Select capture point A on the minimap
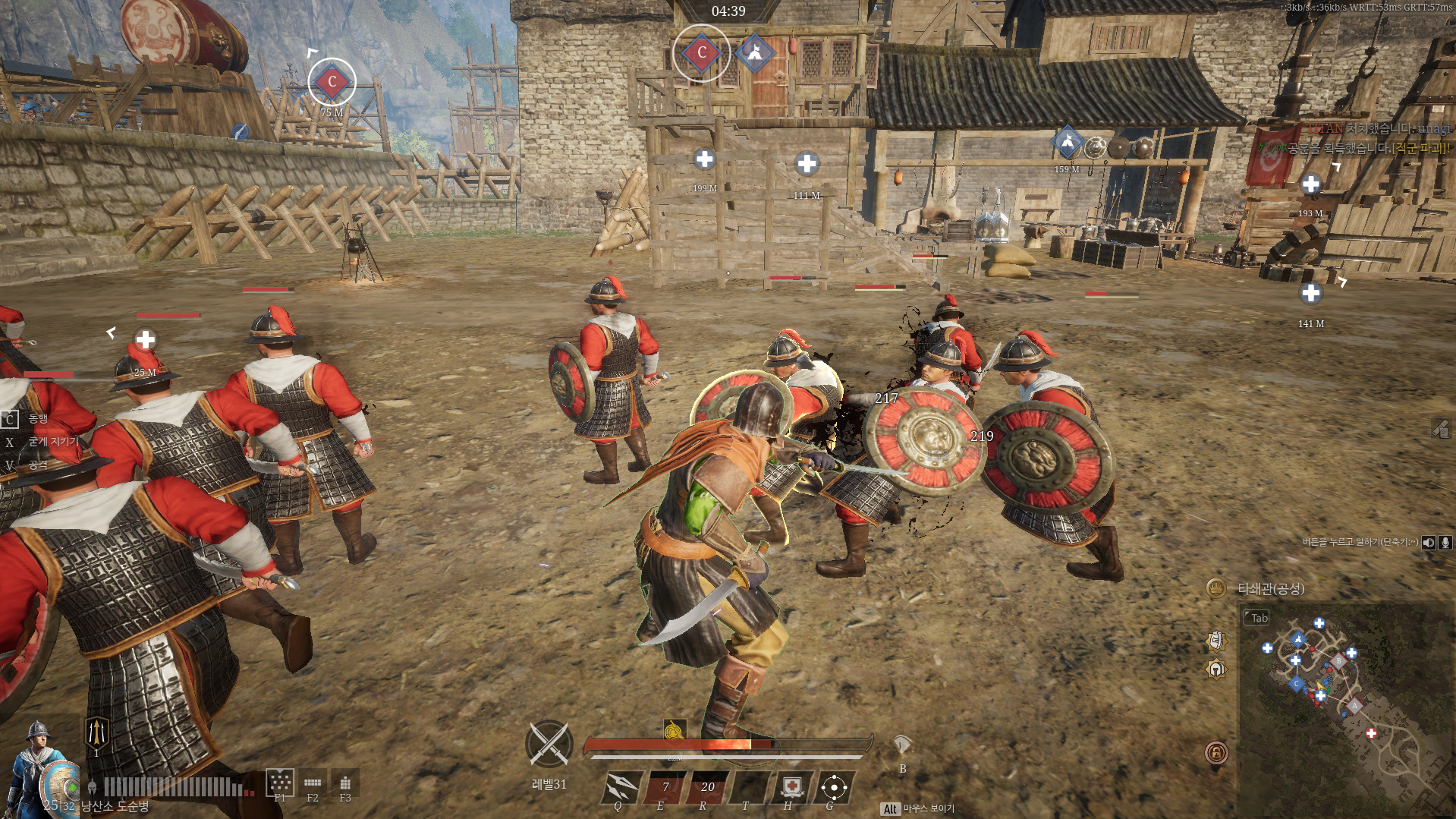1456x819 pixels. pyautogui.click(x=1355, y=707)
